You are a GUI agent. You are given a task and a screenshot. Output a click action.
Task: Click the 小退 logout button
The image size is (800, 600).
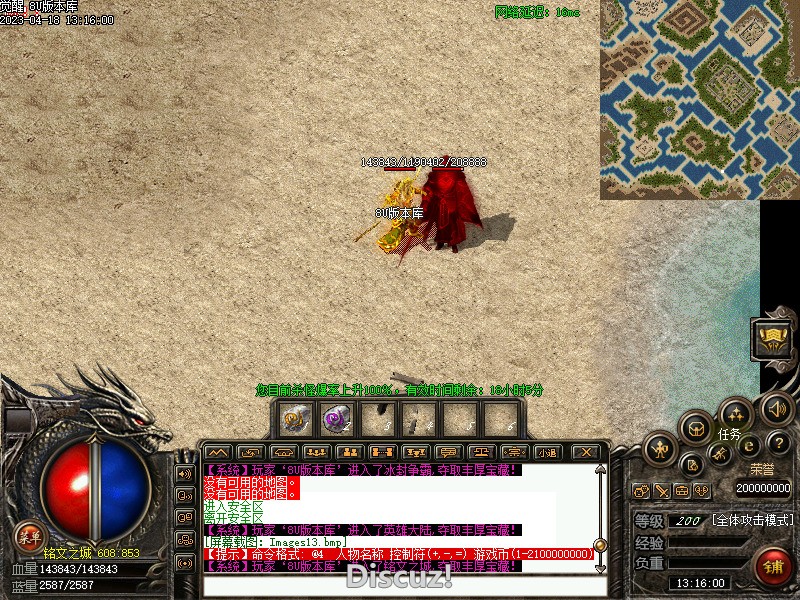[x=546, y=452]
